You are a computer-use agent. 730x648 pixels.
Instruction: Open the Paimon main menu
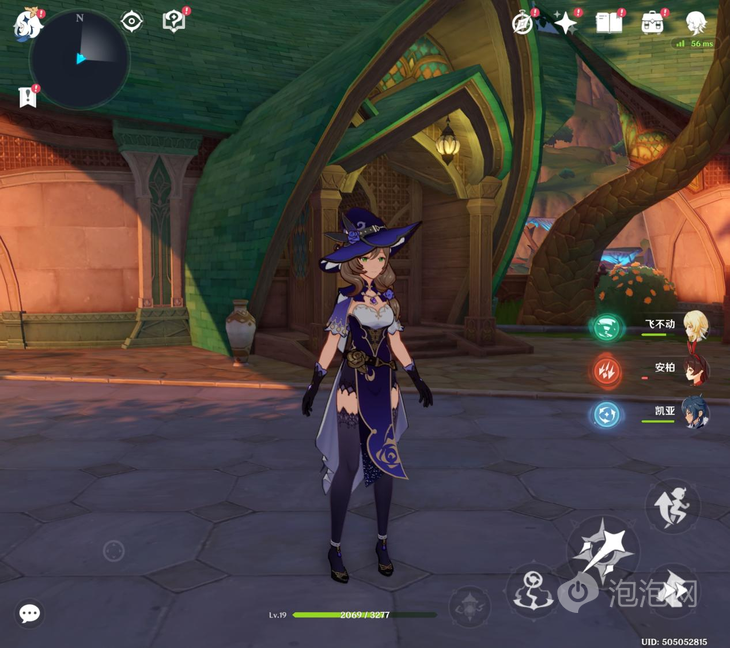(26, 24)
